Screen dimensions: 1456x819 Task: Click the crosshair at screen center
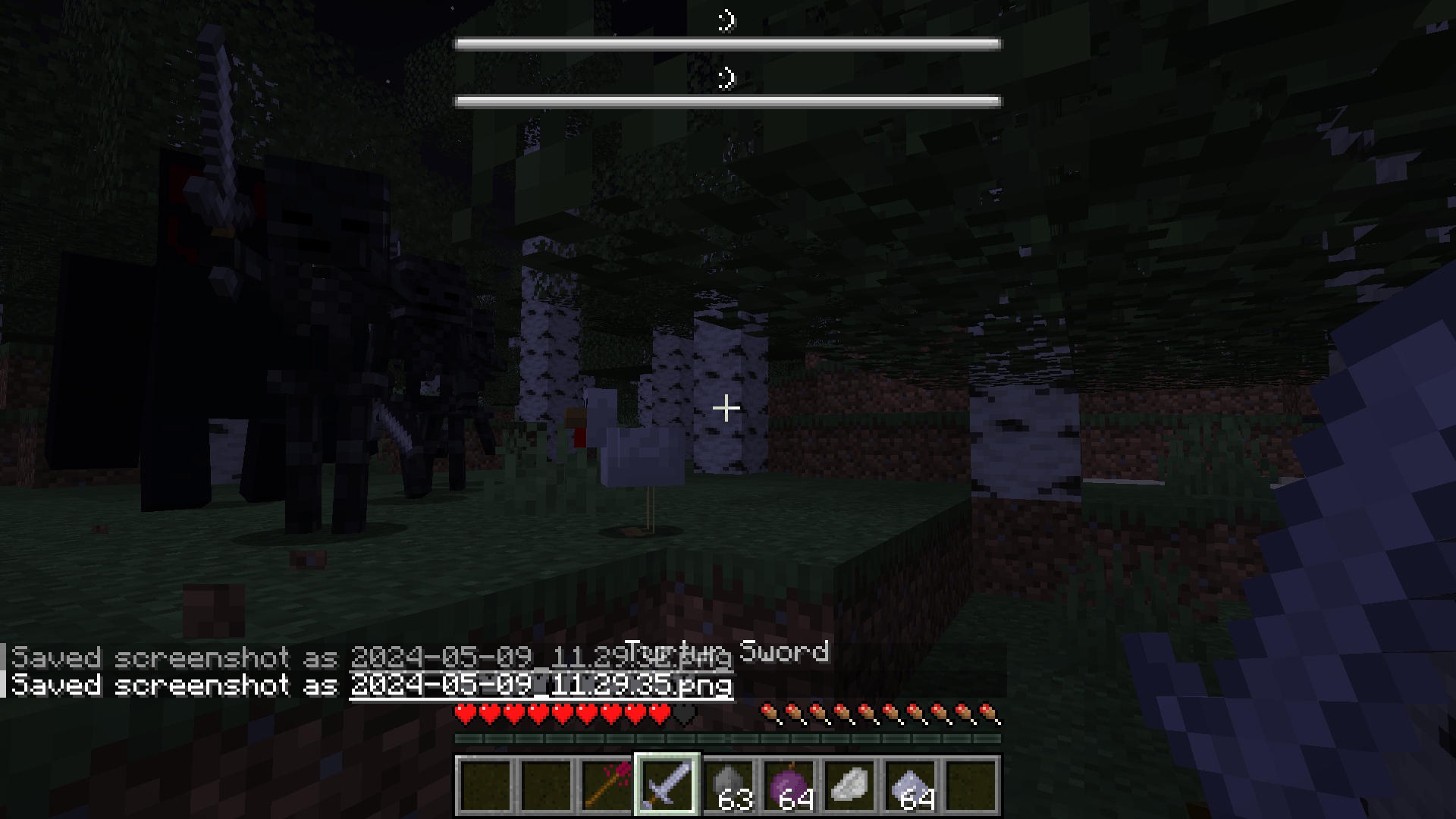tap(726, 408)
